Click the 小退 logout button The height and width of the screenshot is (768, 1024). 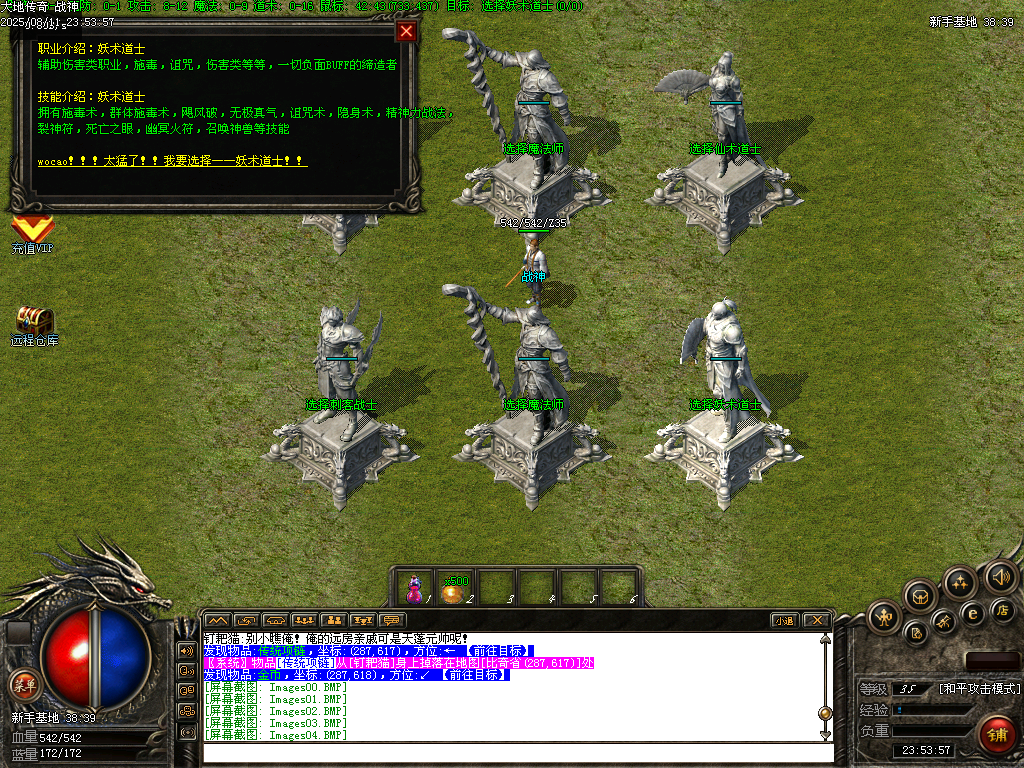784,620
